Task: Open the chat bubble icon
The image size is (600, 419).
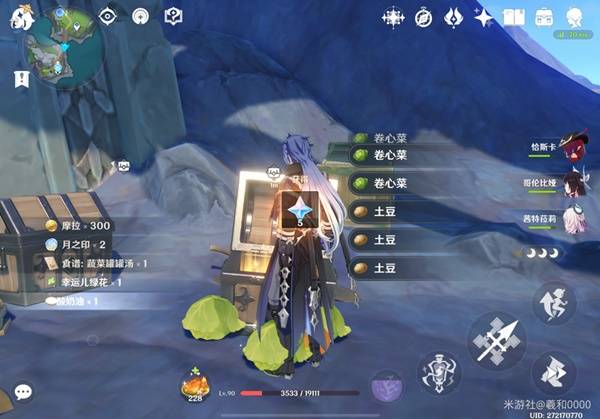Action: [x=21, y=392]
